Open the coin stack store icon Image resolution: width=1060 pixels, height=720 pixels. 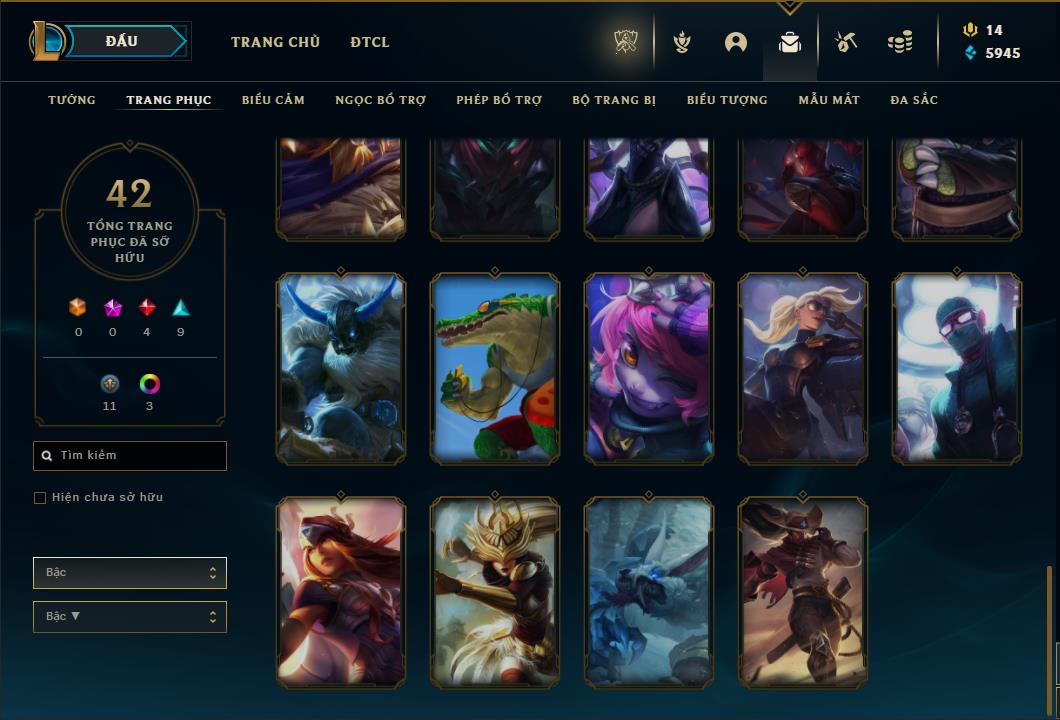(x=900, y=42)
